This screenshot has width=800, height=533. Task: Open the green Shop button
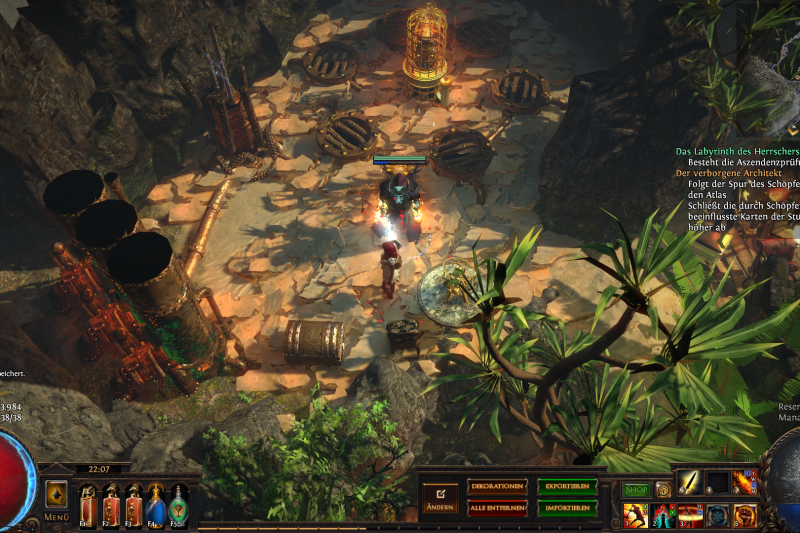[636, 489]
